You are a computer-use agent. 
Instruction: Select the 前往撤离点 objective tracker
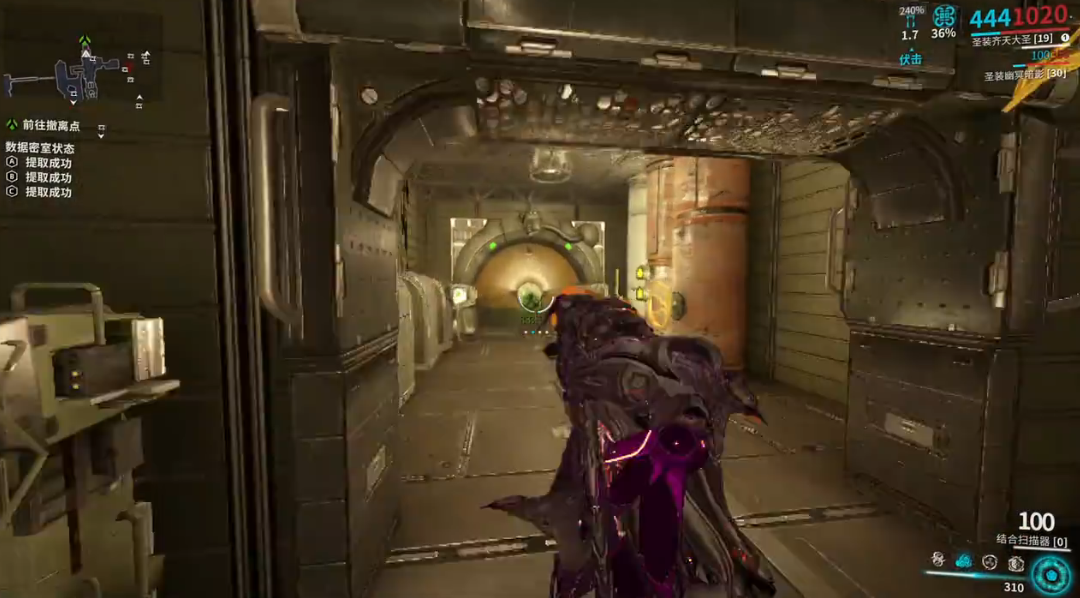[x=50, y=126]
